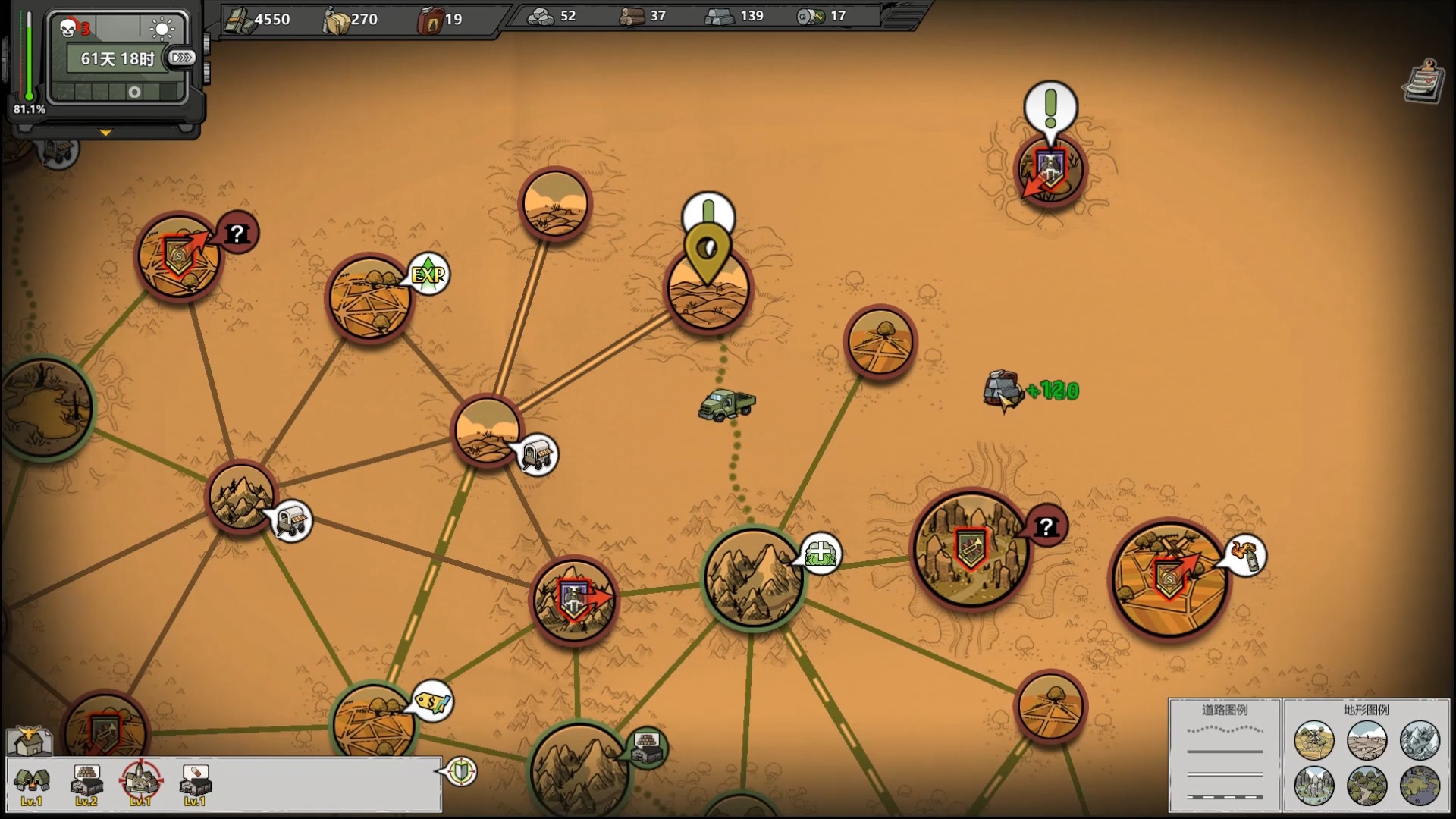Select the map node with the exclamation alert

[x=1050, y=169]
